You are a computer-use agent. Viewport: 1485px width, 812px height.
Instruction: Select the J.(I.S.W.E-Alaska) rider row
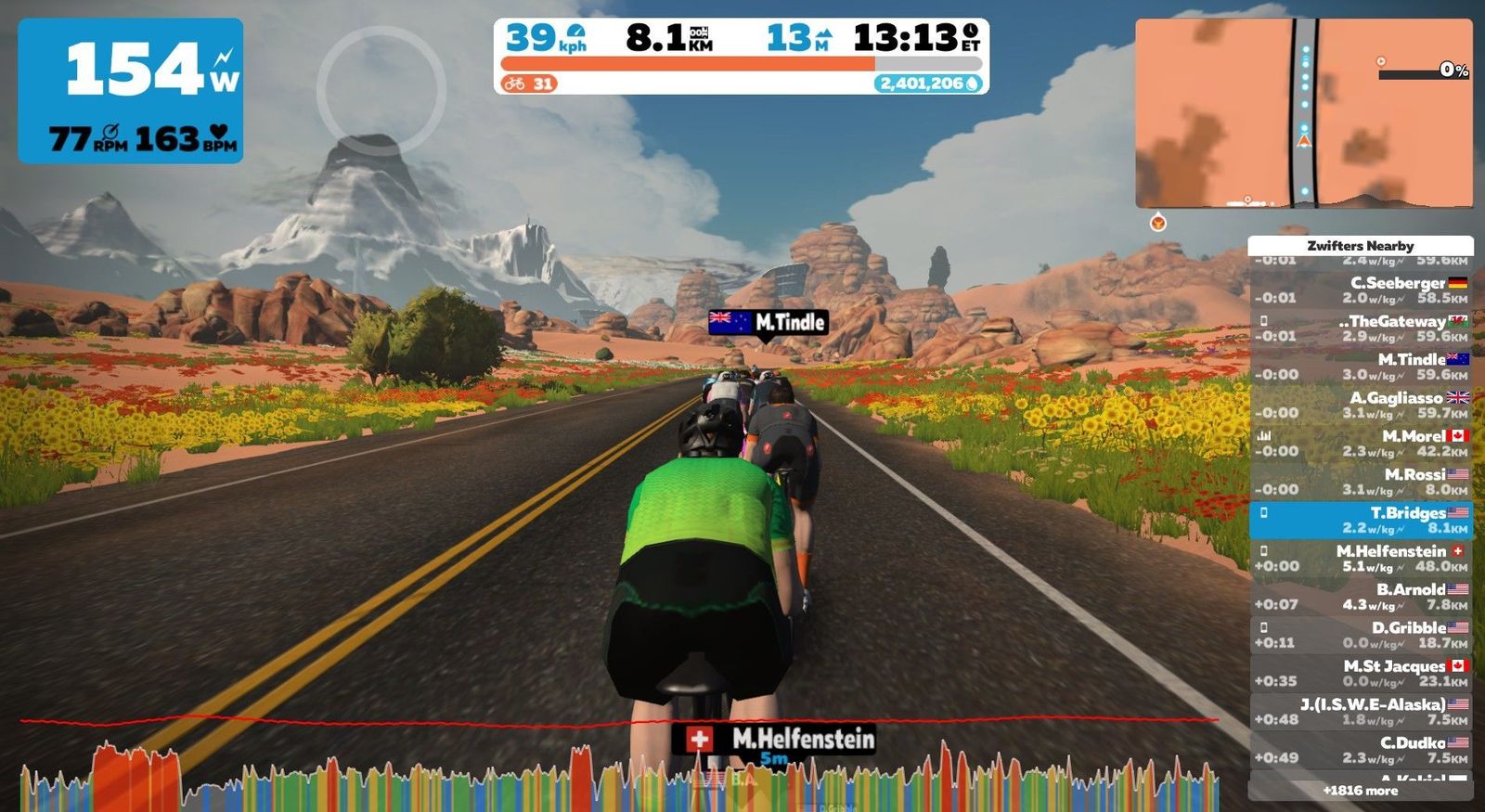pos(1361,712)
